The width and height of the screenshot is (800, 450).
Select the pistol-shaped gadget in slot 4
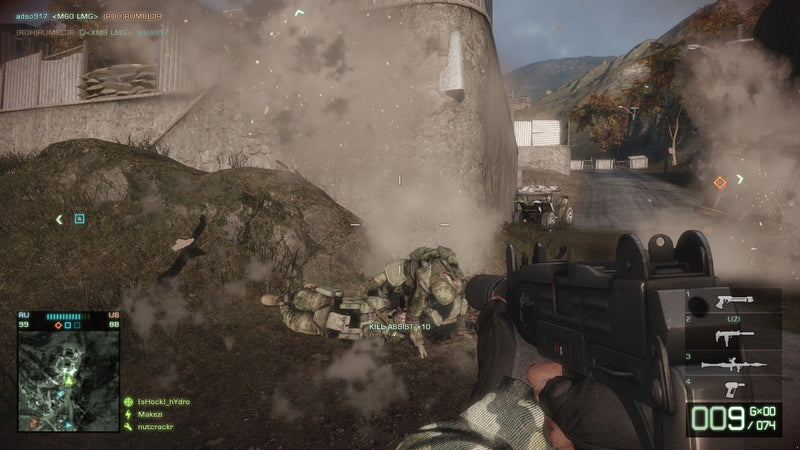coord(733,387)
